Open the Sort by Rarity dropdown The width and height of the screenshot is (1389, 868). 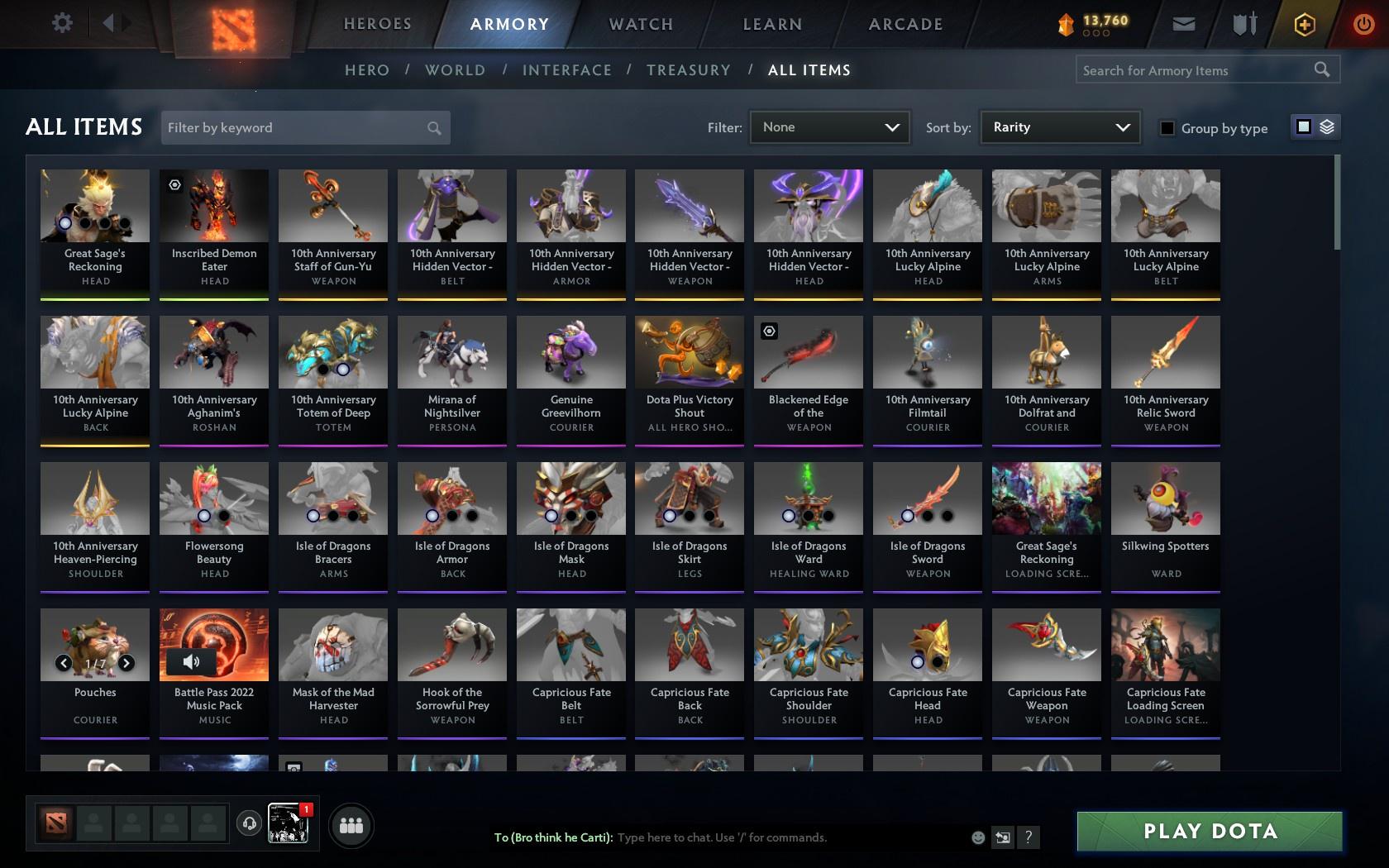coord(1059,127)
